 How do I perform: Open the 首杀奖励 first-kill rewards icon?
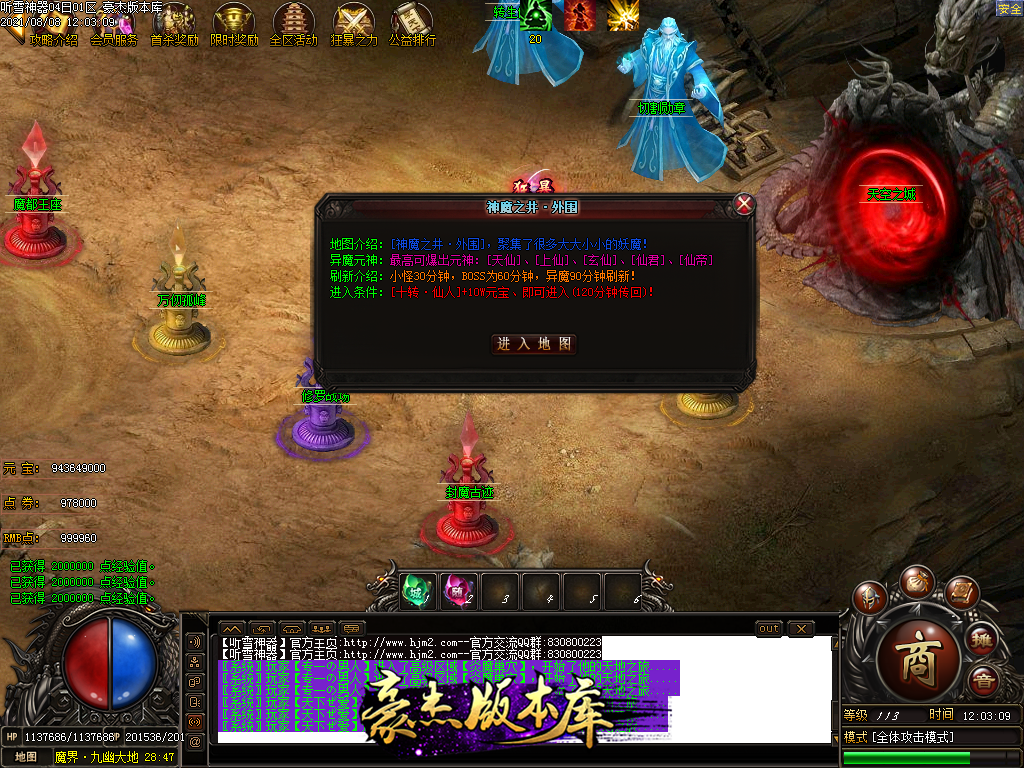point(174,24)
